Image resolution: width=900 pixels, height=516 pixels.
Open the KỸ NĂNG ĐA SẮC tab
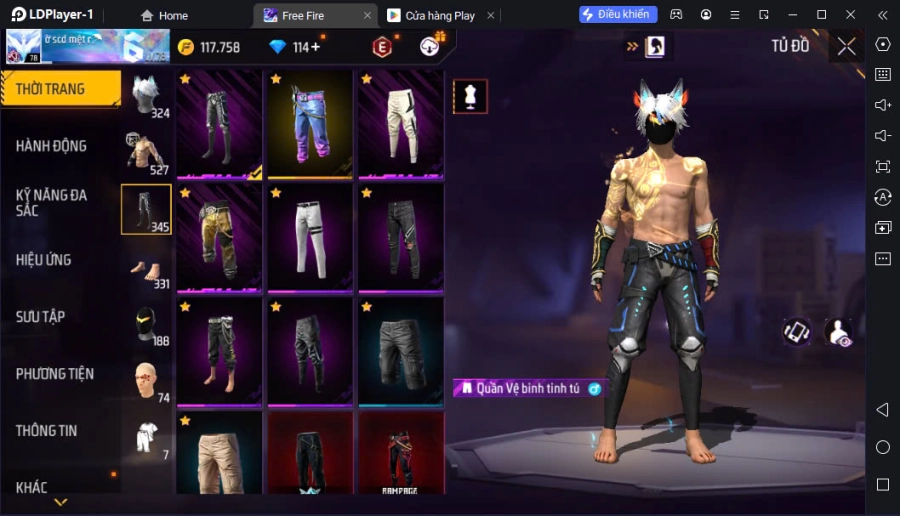52,203
